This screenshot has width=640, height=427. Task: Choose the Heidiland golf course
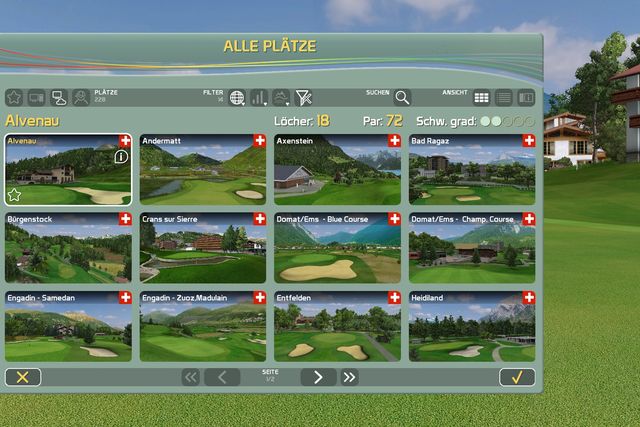[x=471, y=329]
